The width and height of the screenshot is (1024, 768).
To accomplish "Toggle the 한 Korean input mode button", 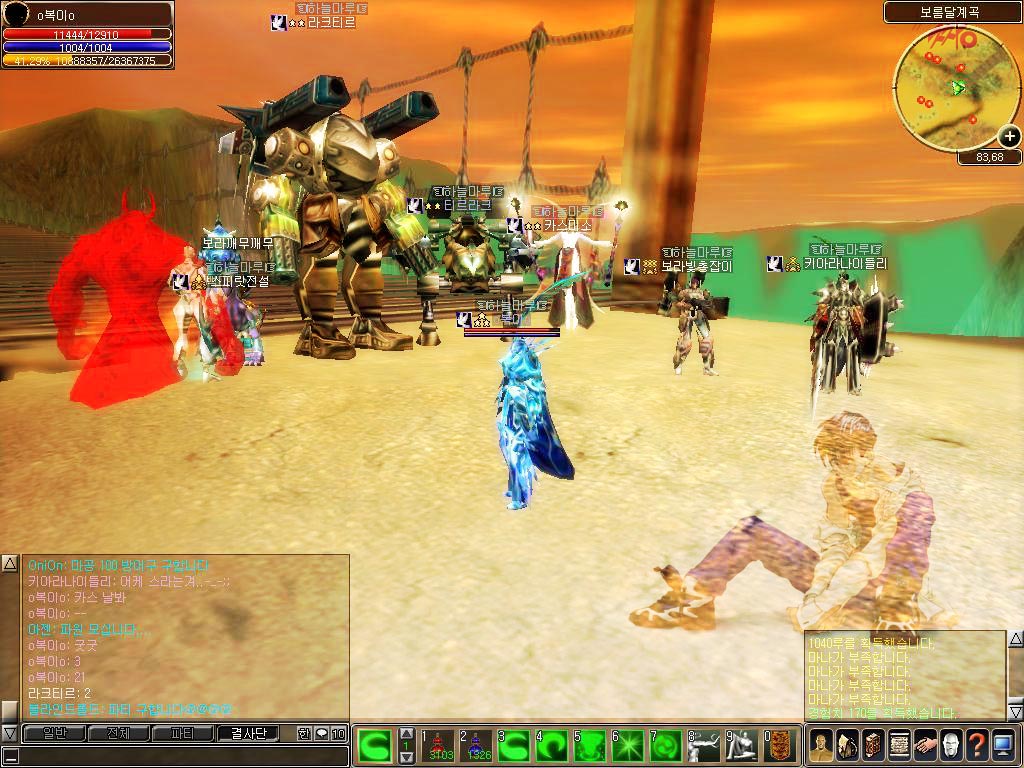I will pos(304,734).
